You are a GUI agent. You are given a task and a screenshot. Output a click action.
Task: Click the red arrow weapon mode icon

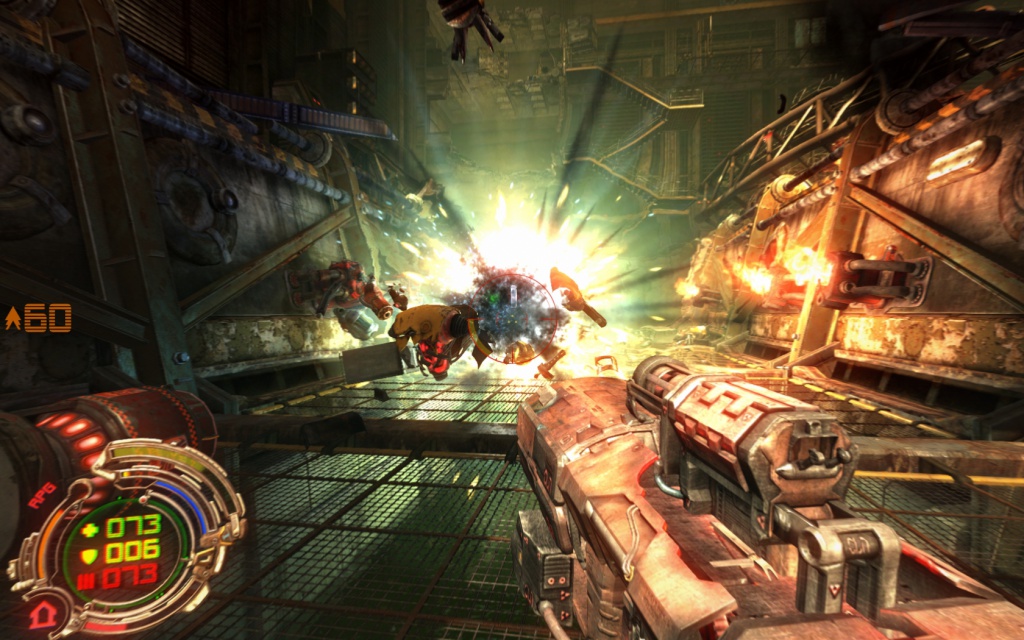point(41,614)
